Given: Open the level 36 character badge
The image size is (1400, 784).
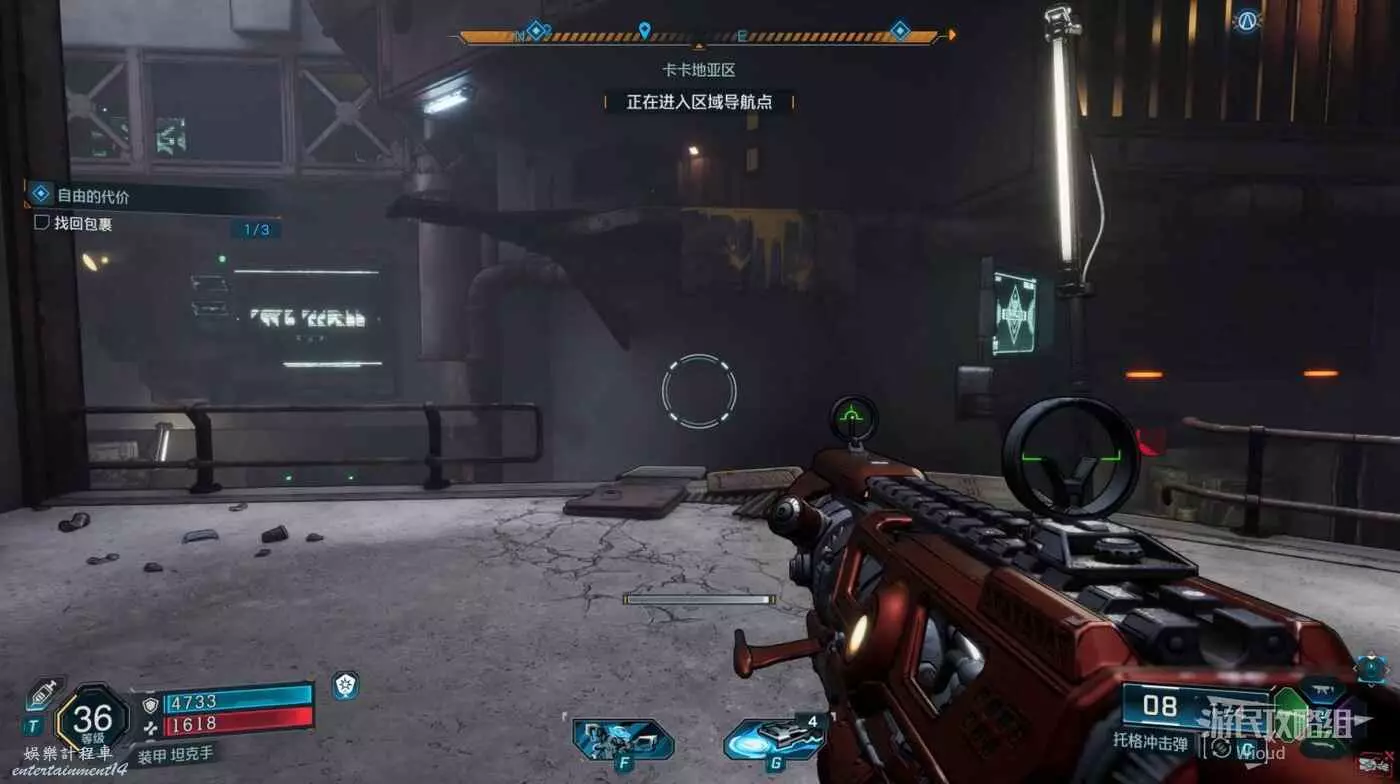Looking at the screenshot, I should [x=92, y=719].
